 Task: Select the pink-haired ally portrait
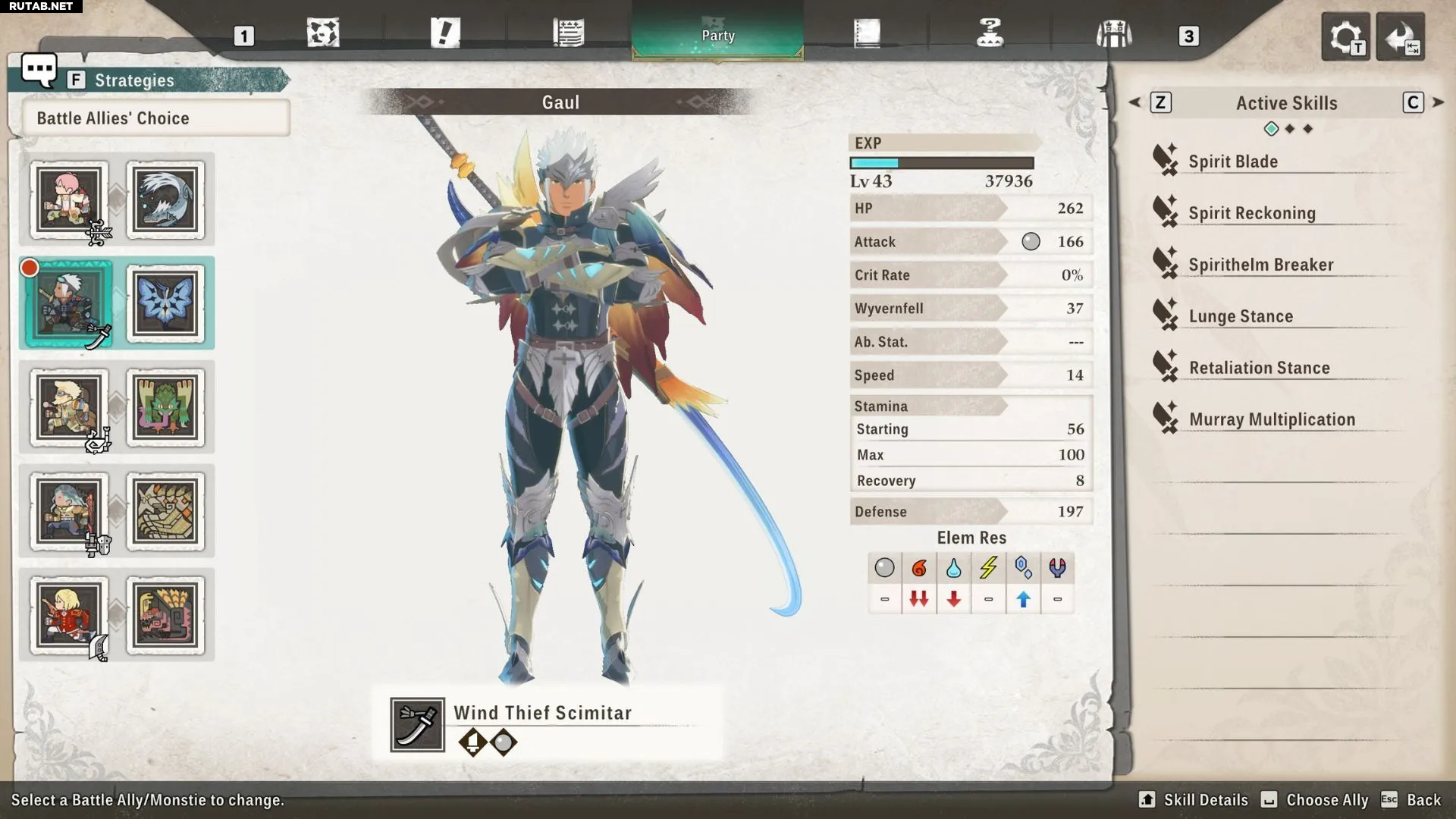(69, 200)
